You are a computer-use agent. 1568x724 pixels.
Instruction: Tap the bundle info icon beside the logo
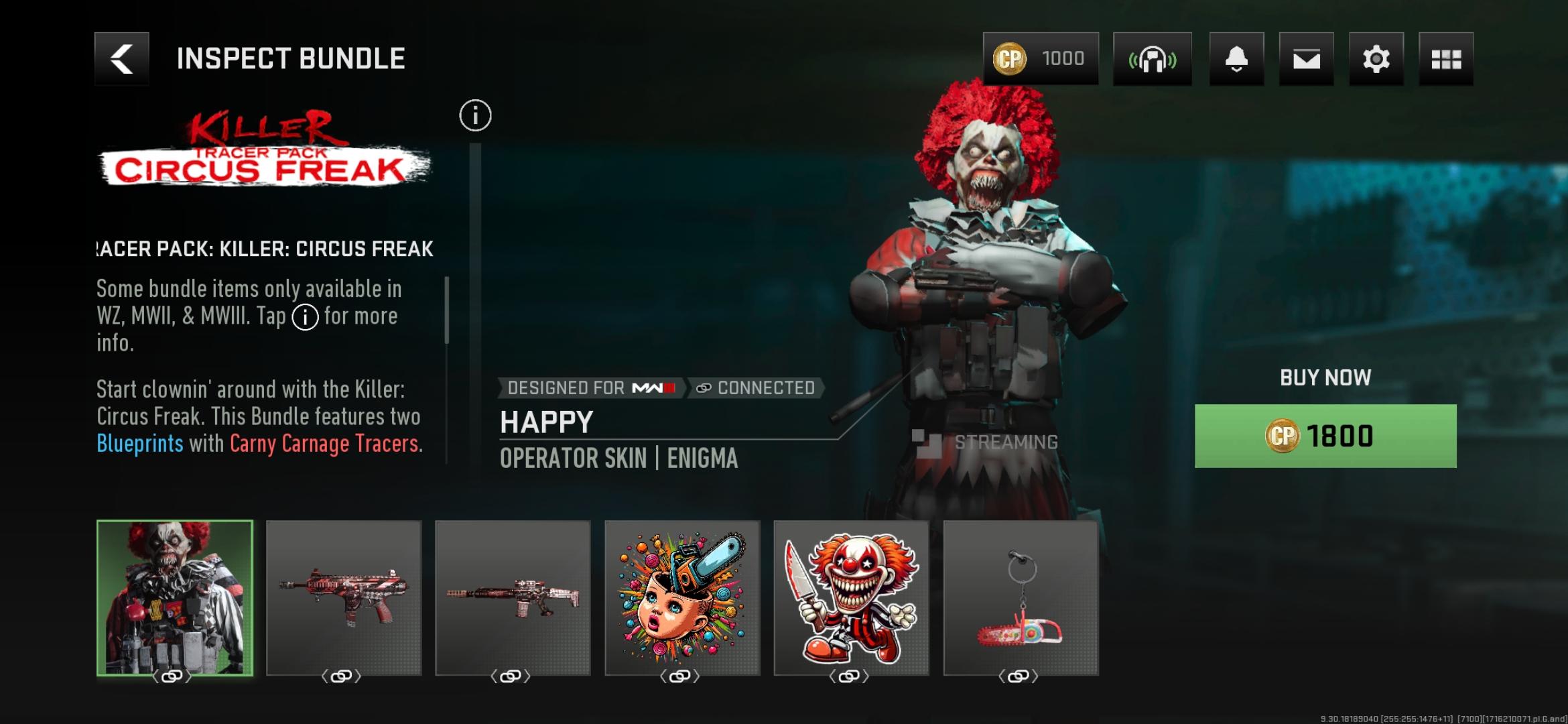[x=475, y=115]
